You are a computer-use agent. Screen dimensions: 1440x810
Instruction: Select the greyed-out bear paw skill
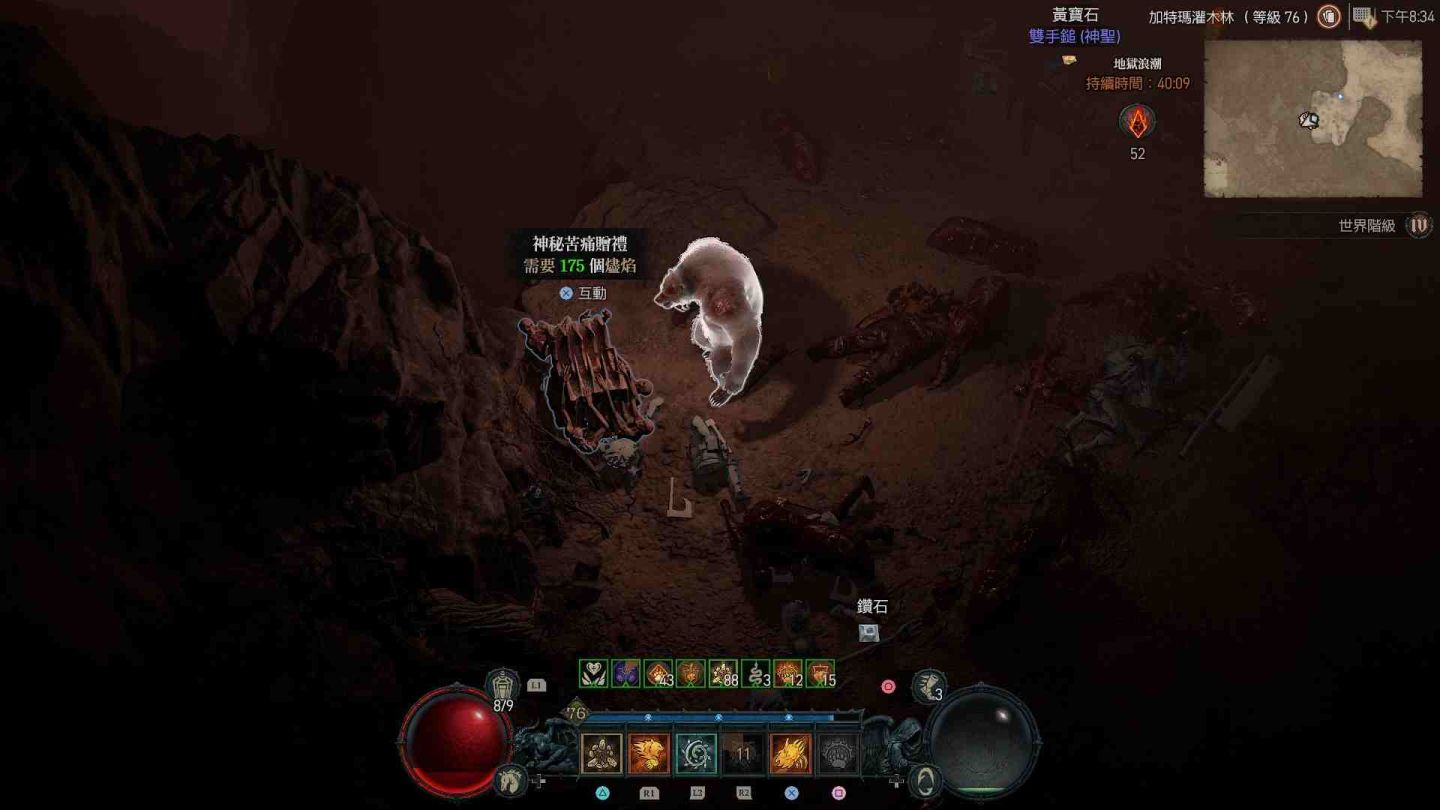(x=838, y=754)
